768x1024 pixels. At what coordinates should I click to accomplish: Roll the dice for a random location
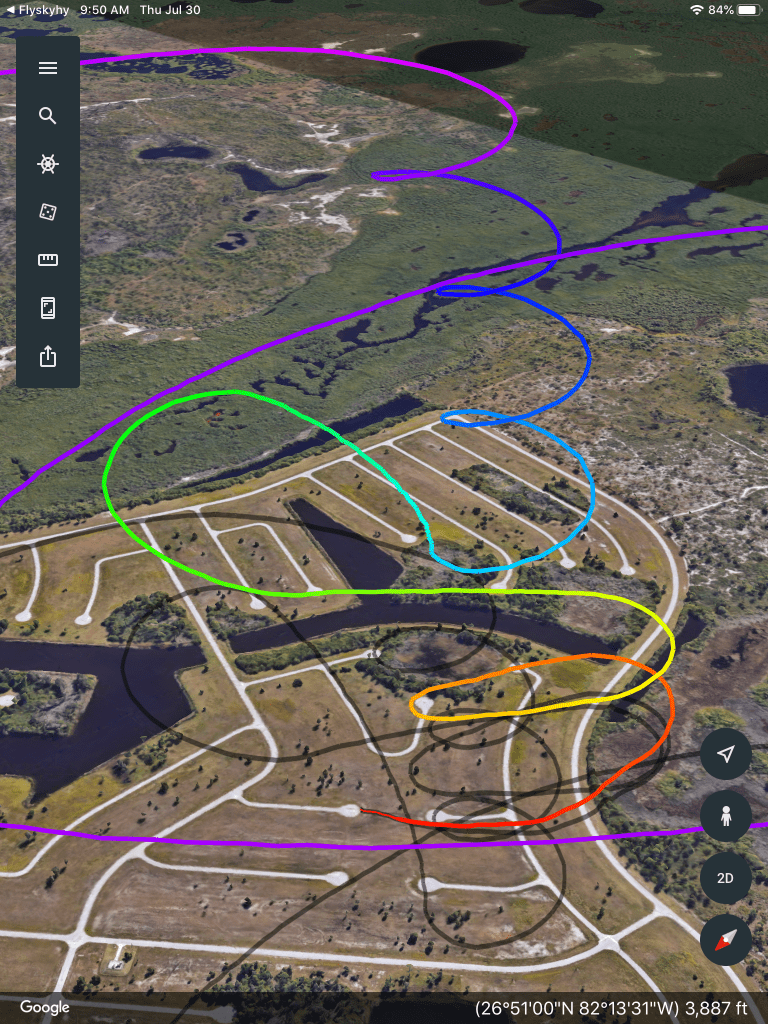click(48, 212)
